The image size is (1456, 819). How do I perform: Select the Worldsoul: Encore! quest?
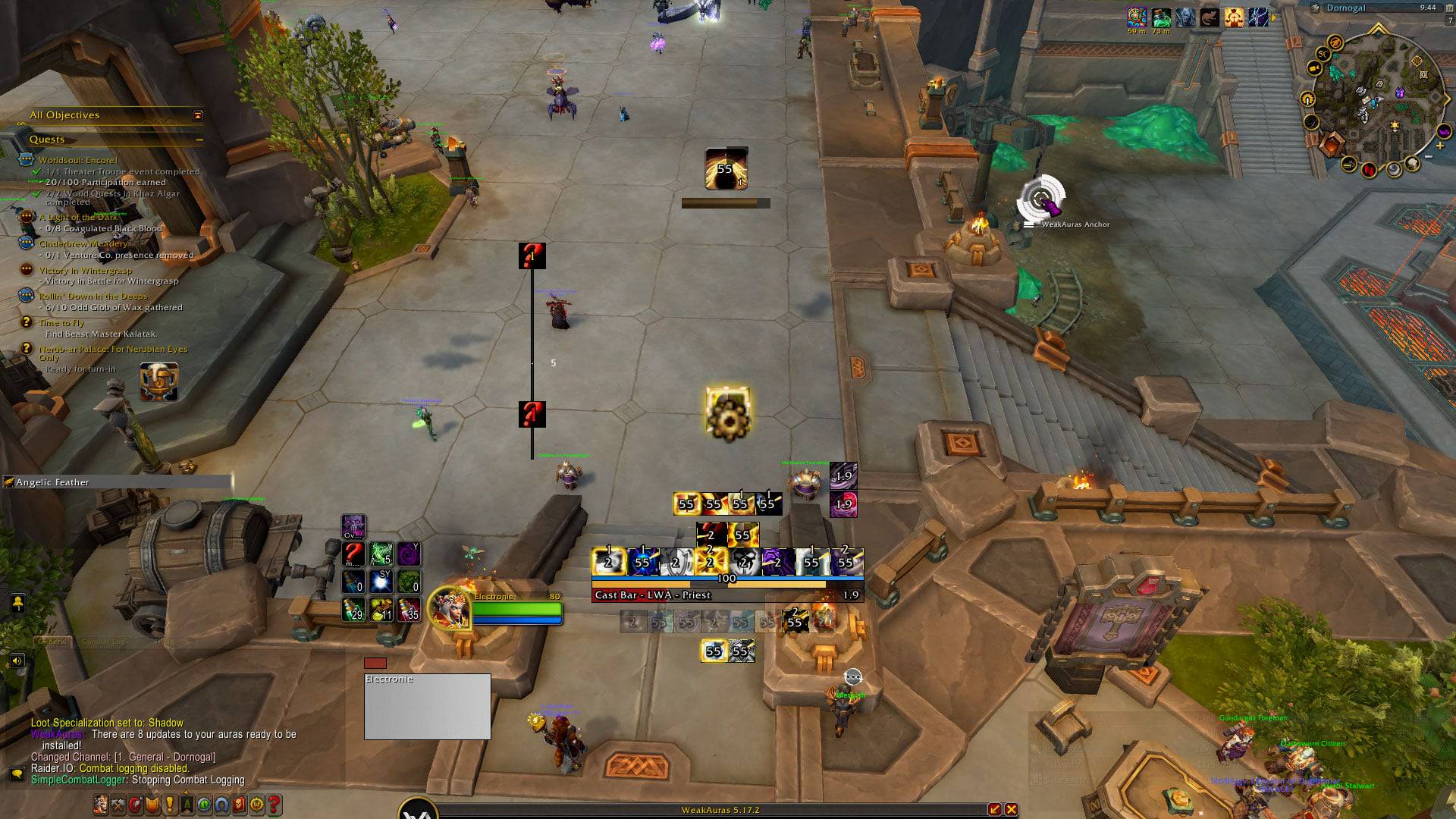tap(78, 160)
